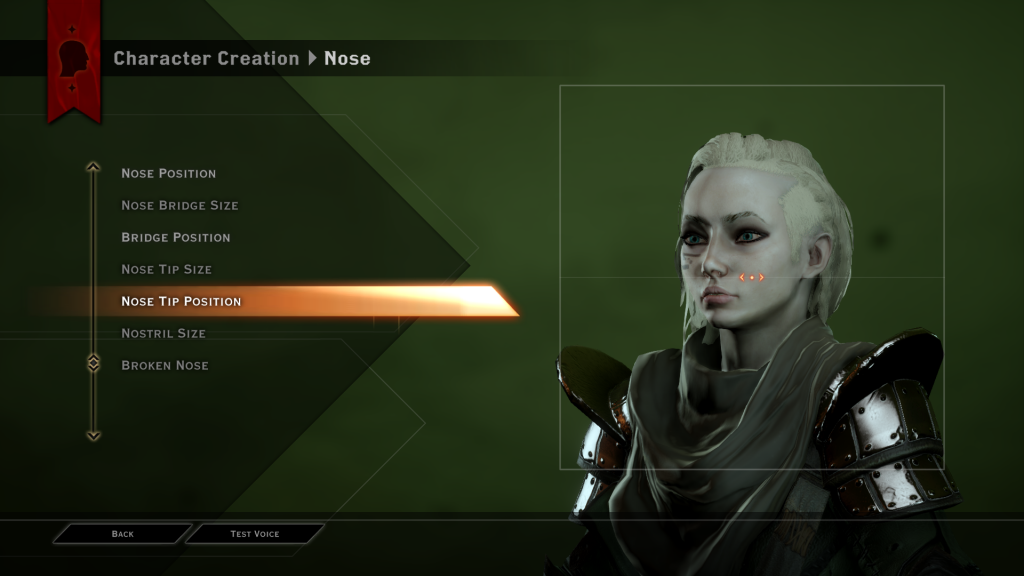Click the orange nose adjustment marker on face

coord(751,277)
